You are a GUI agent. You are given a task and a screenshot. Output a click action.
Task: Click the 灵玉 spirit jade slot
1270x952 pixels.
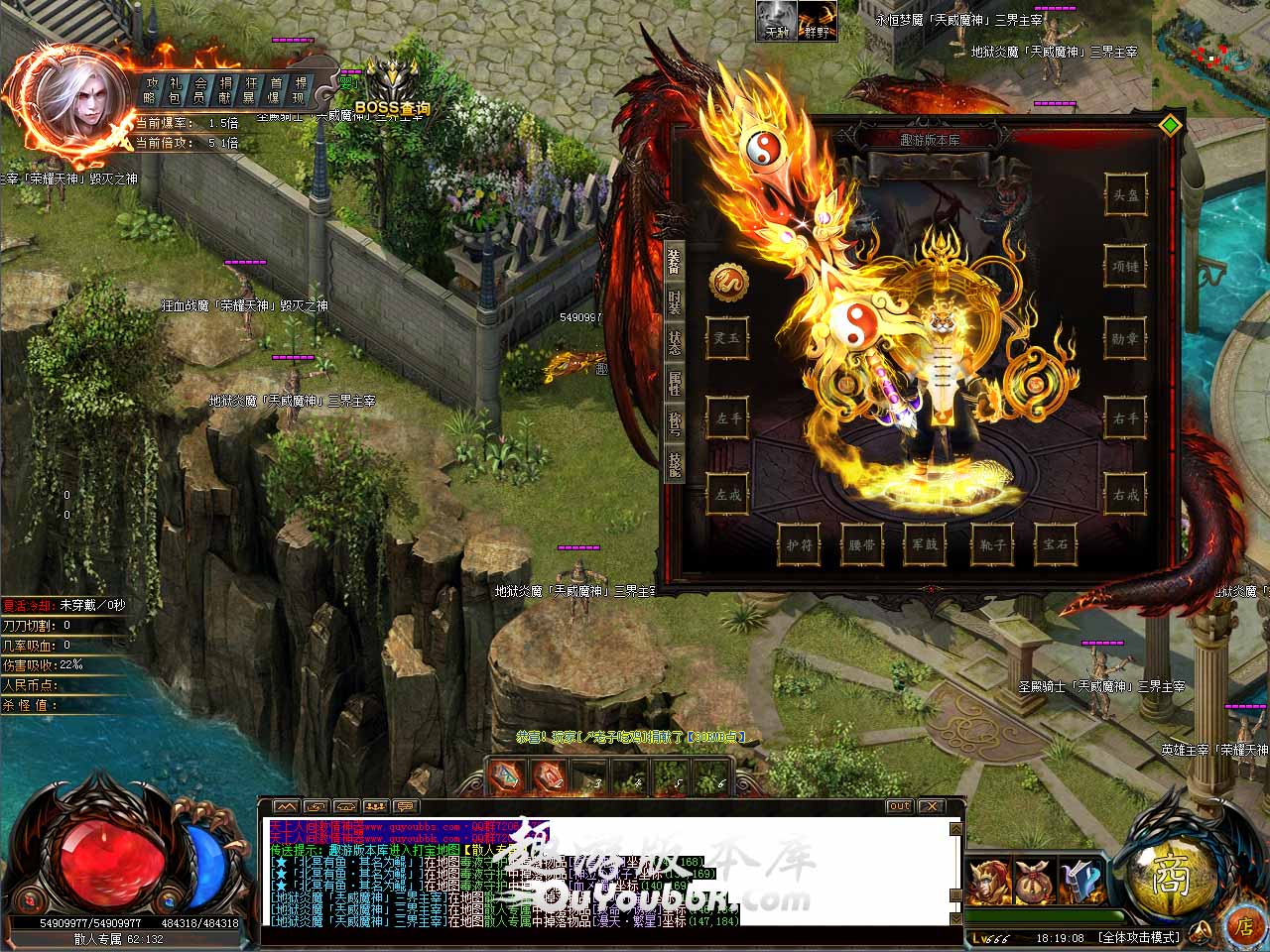pos(727,338)
